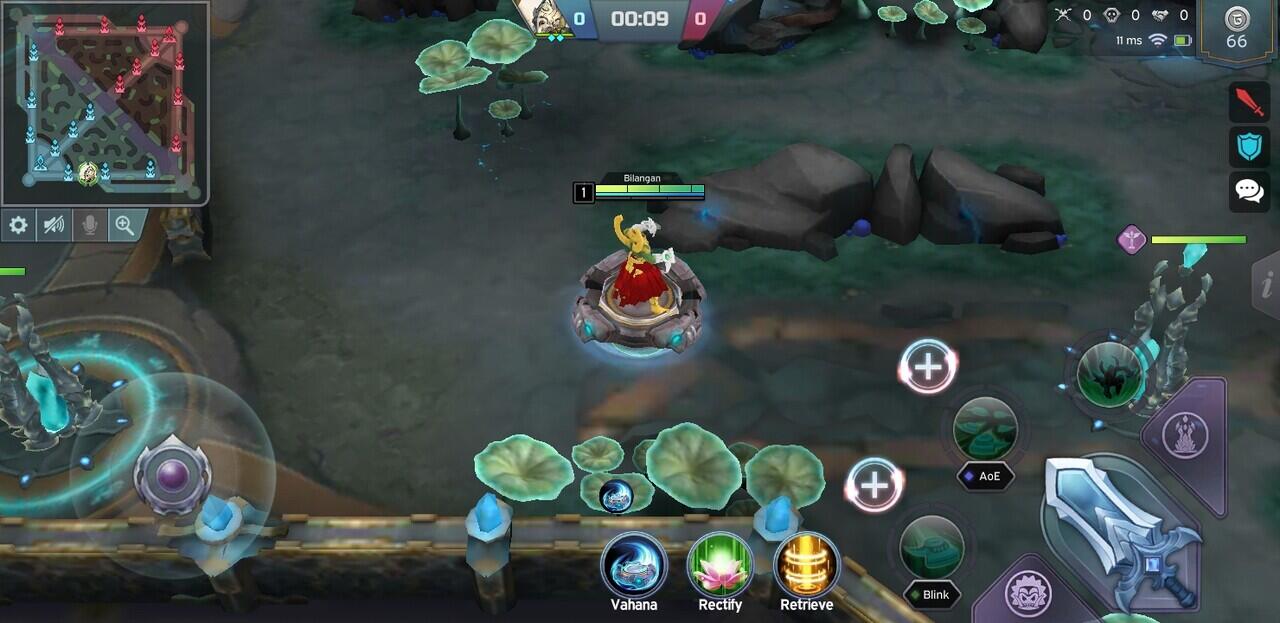Use the Rectify lotus spell
The image size is (1280, 623).
pos(720,566)
